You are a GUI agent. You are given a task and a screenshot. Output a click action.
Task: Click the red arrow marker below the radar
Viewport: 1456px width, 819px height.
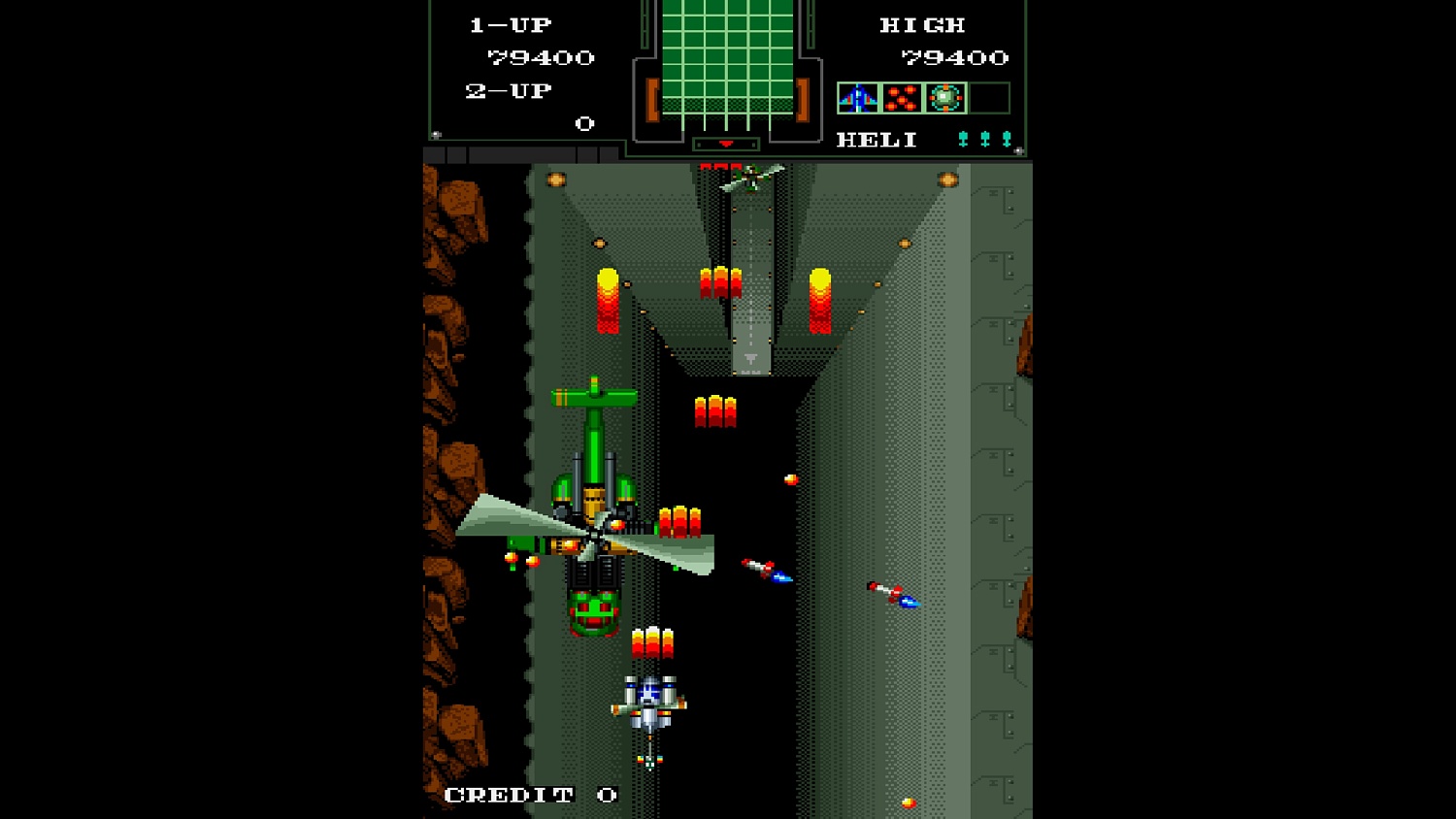click(x=726, y=142)
